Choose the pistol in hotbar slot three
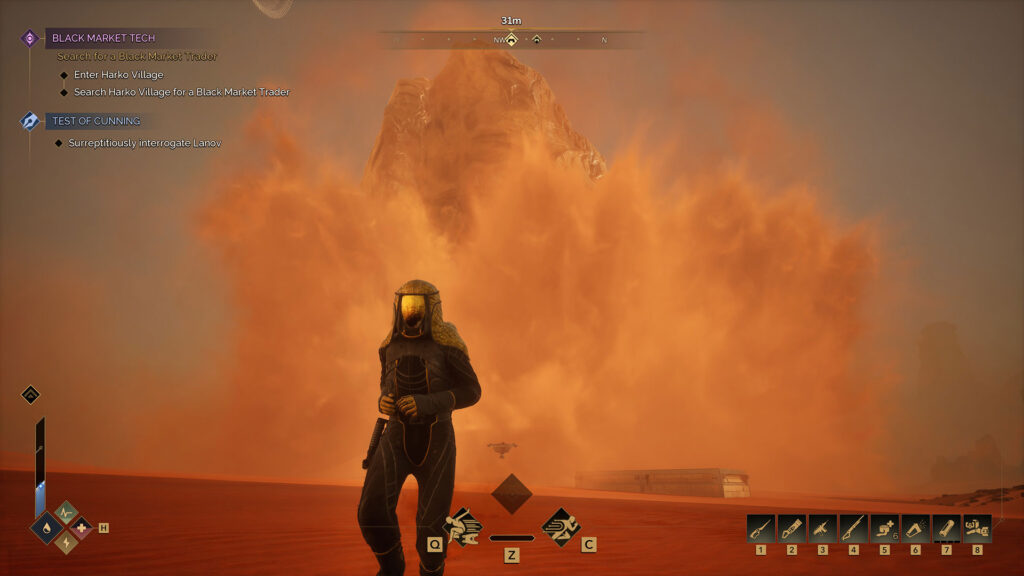The width and height of the screenshot is (1024, 576). 823,528
